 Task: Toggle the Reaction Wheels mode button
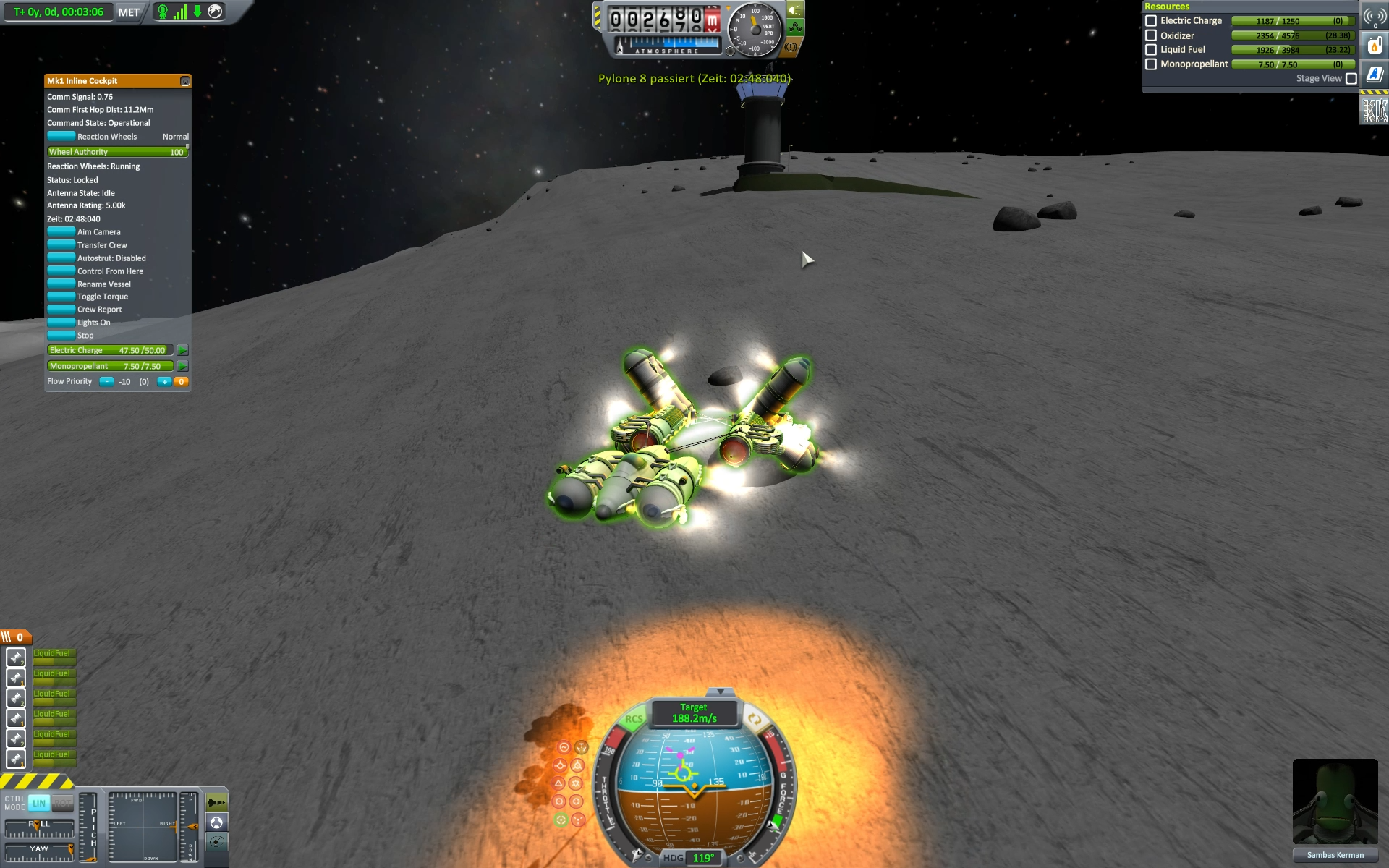pos(61,137)
